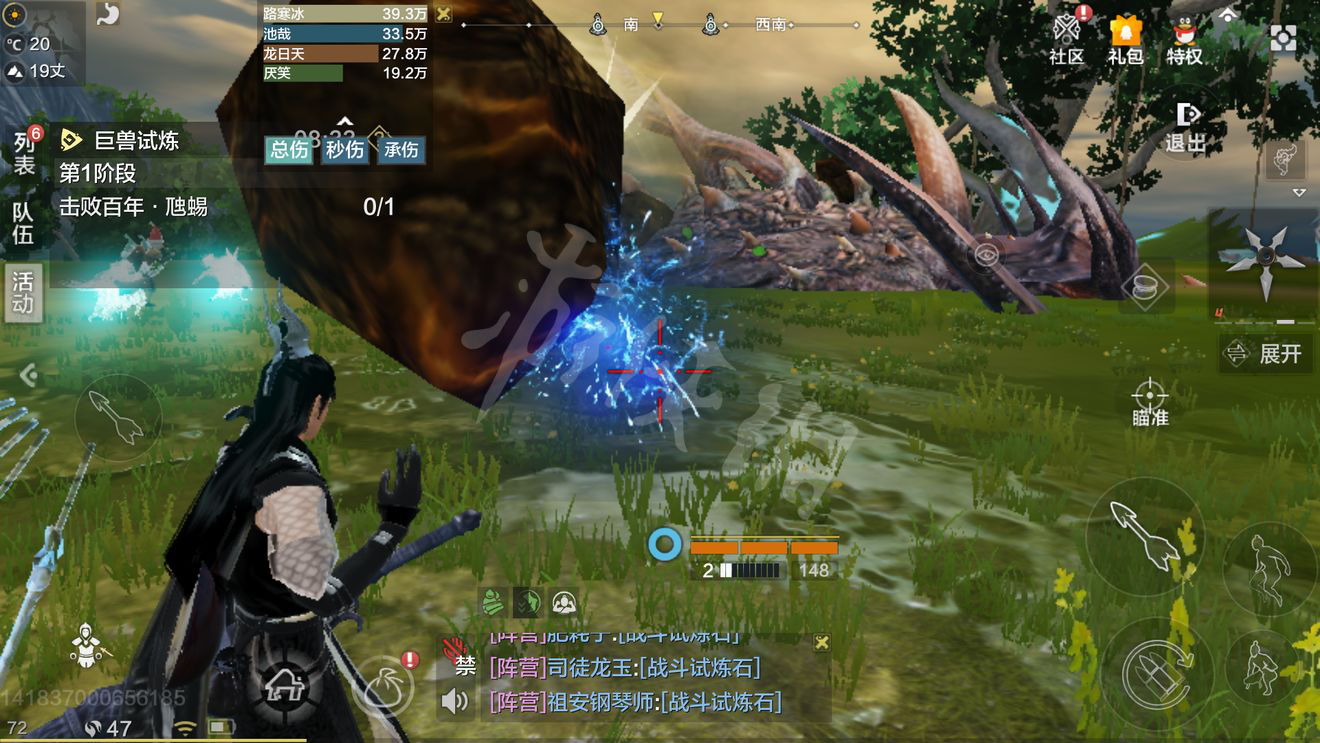The image size is (1320, 743).
Task: Switch to the 承伤 damage taken tab
Action: pos(401,150)
